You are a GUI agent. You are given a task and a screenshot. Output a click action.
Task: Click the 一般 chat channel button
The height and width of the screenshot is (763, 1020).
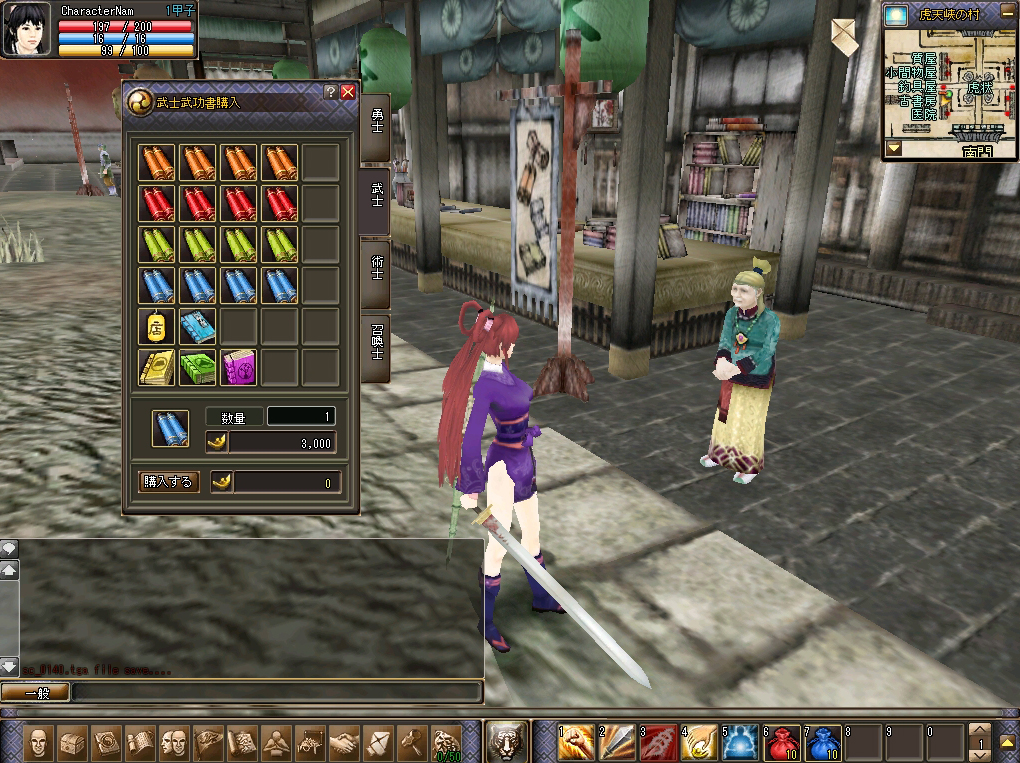click(x=35, y=692)
